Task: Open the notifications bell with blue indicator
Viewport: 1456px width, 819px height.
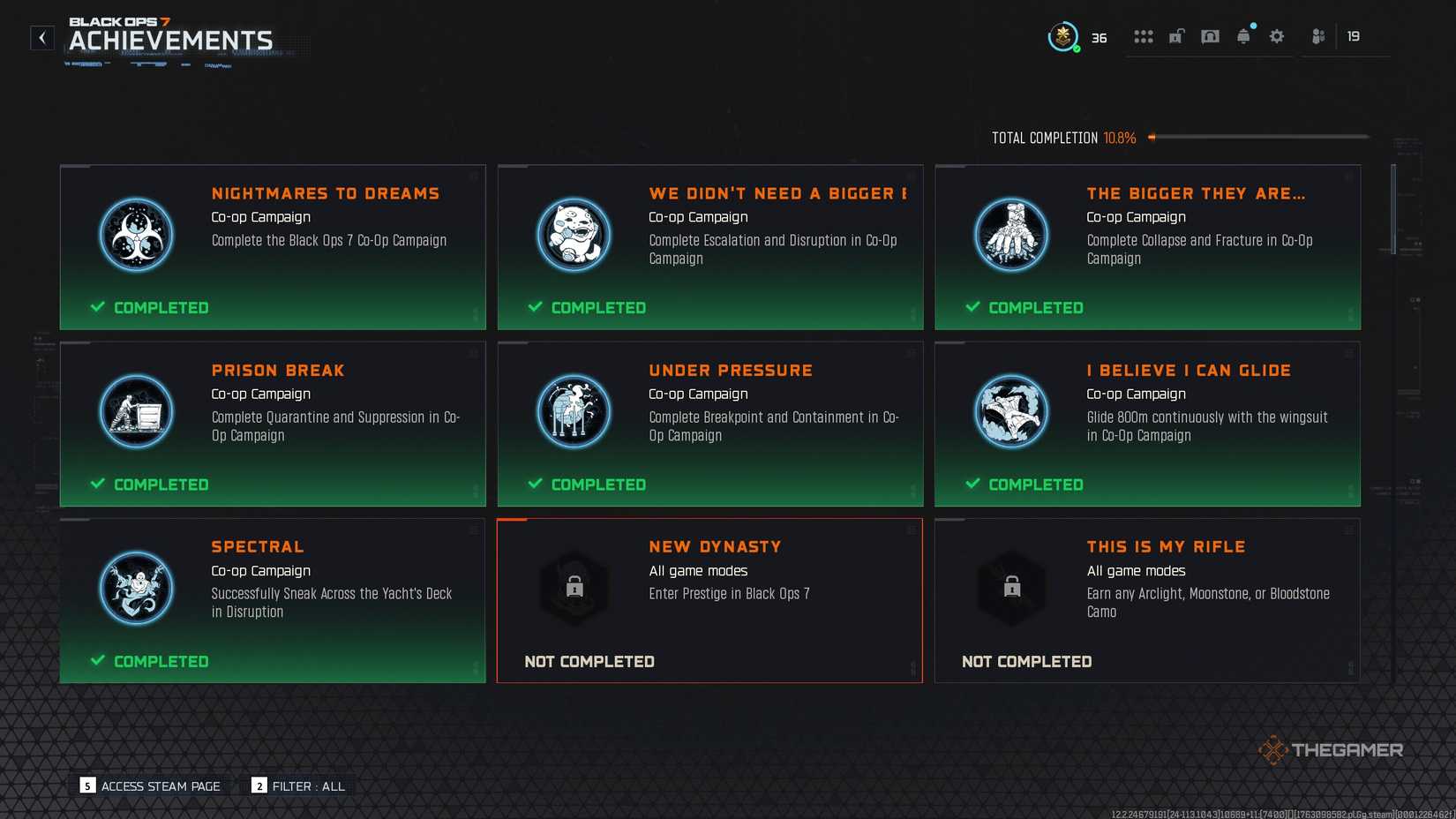Action: coord(1243,36)
